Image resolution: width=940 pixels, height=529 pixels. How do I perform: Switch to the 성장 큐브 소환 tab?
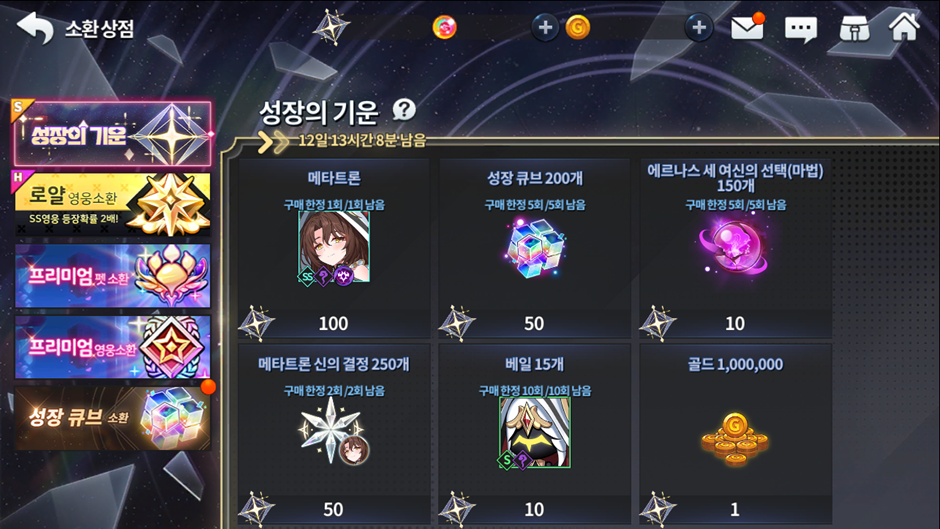112,417
